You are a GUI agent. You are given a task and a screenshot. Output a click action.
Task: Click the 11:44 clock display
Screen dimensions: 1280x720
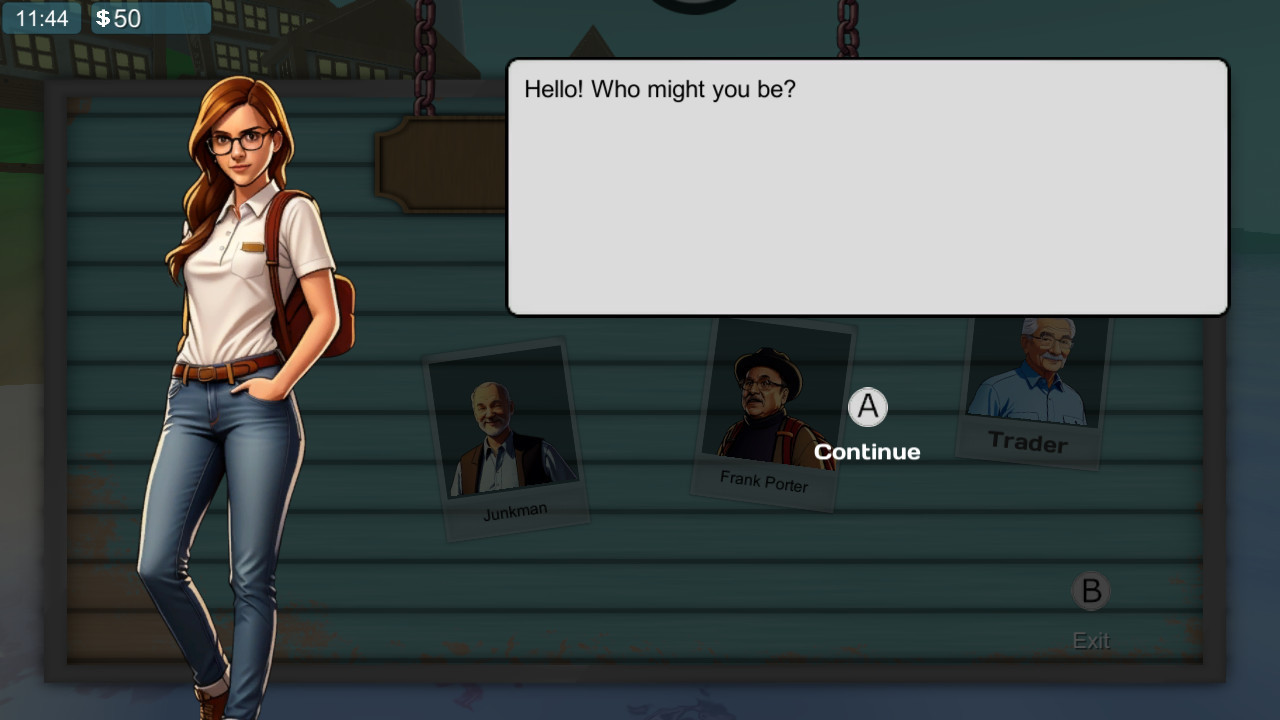click(40, 16)
